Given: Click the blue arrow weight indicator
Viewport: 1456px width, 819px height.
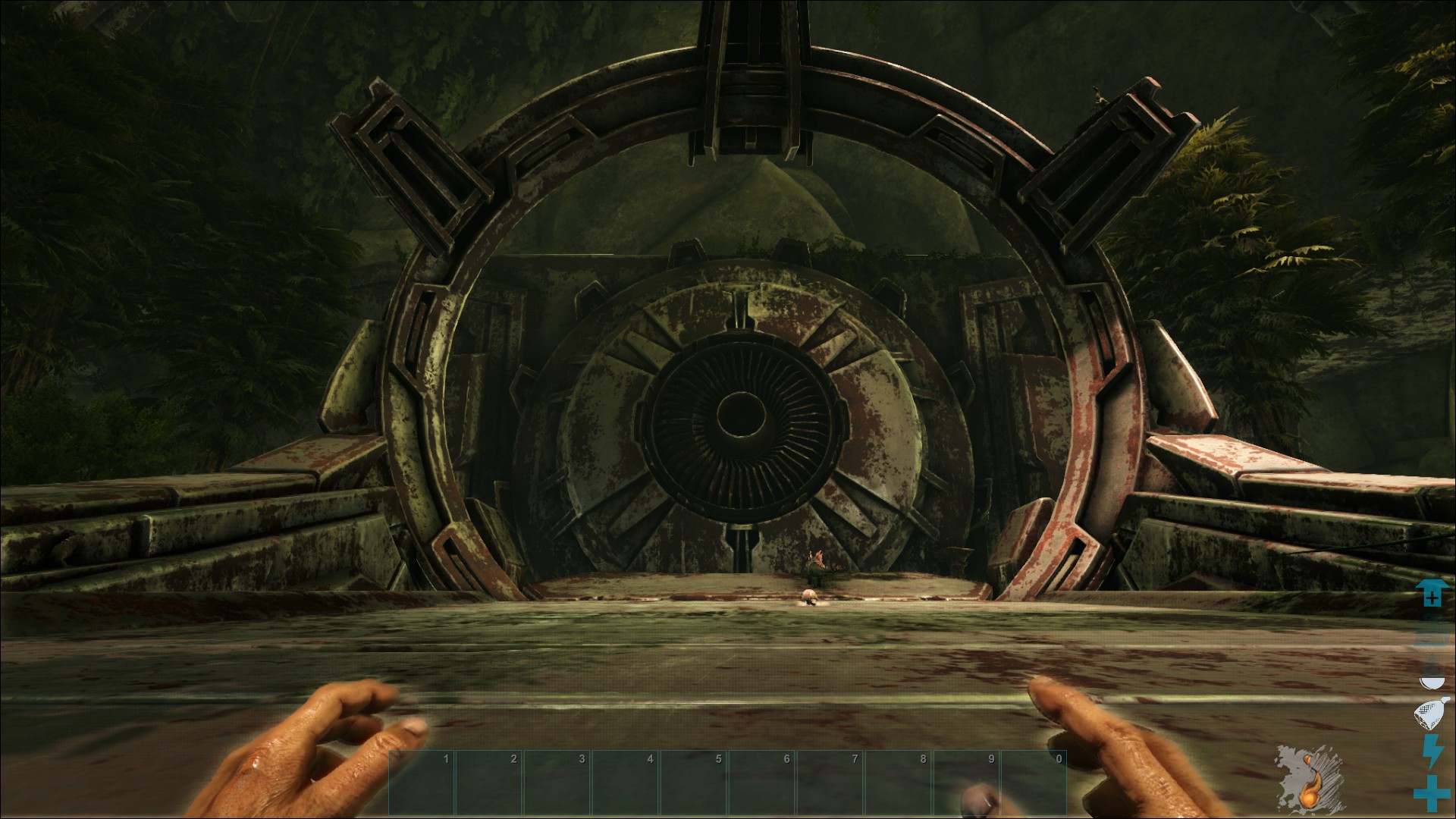Looking at the screenshot, I should pyautogui.click(x=1431, y=593).
